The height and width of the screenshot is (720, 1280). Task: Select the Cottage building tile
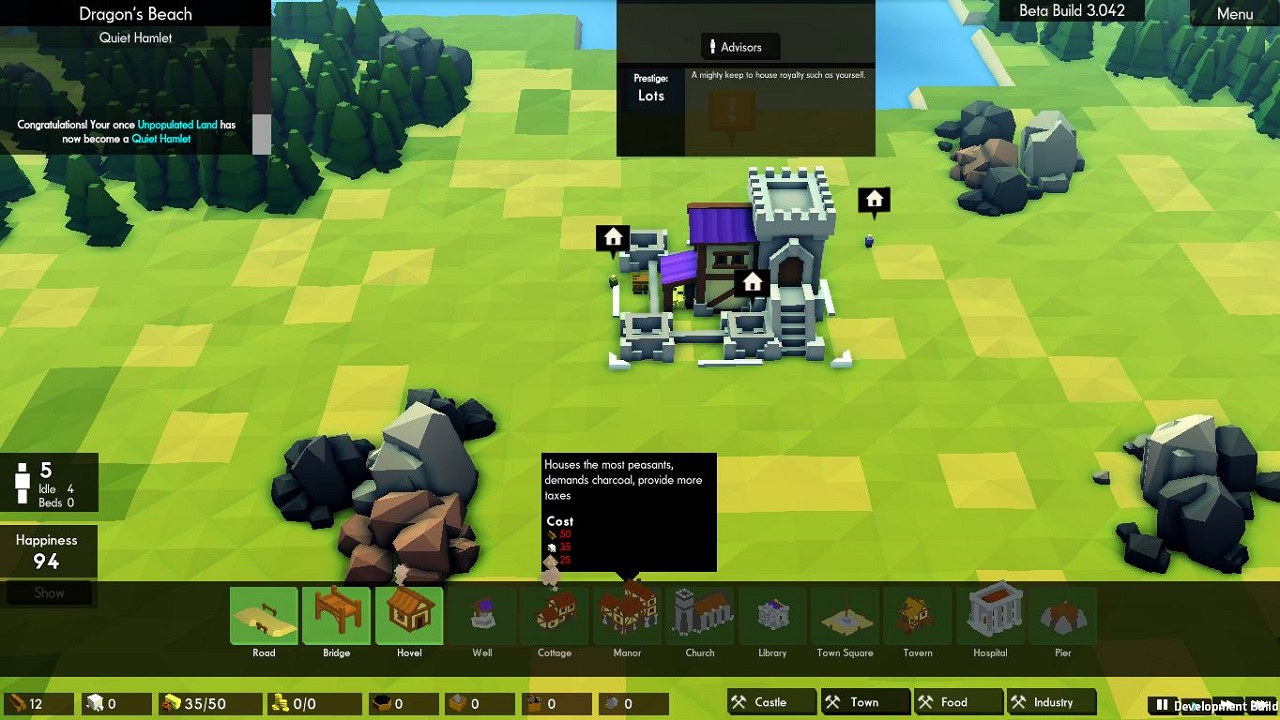pos(555,615)
